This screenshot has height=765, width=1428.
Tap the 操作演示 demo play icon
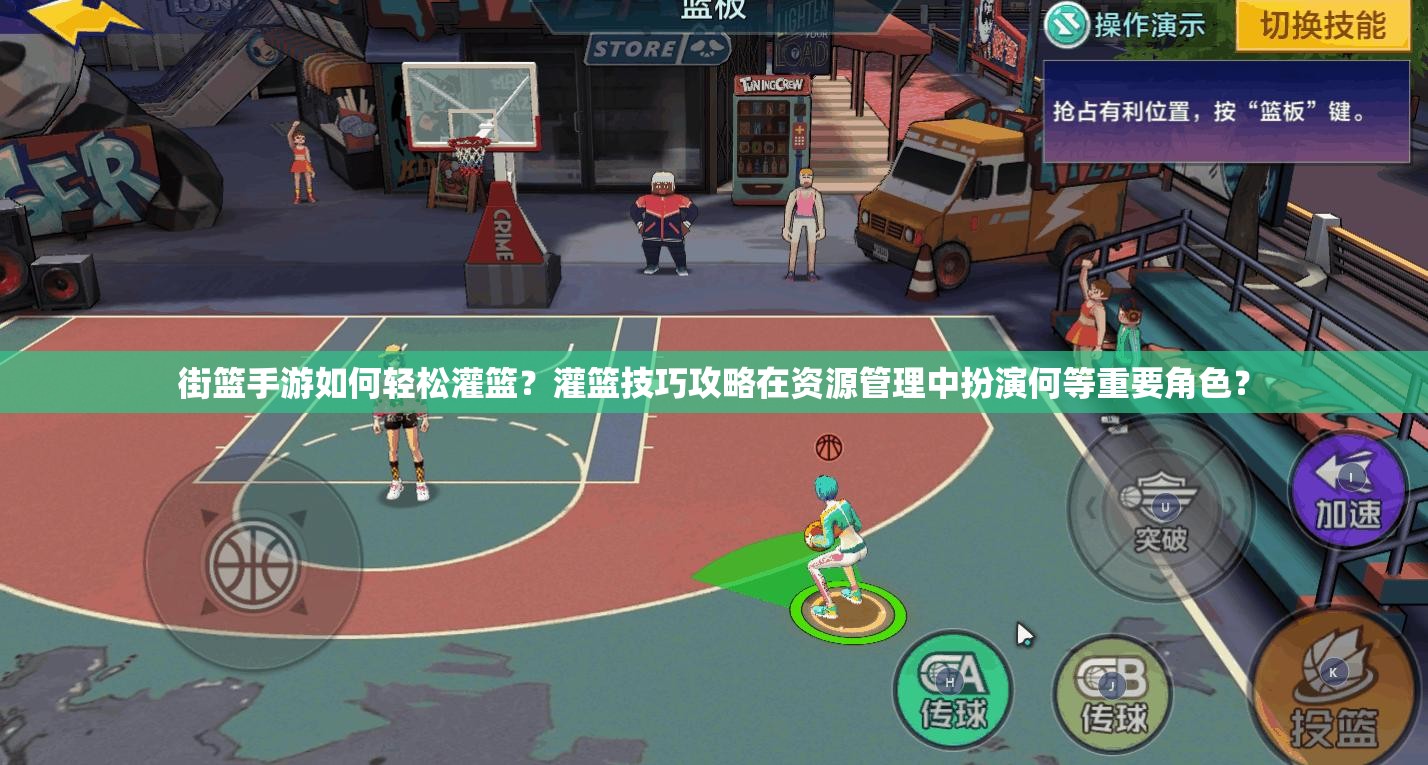[1066, 27]
